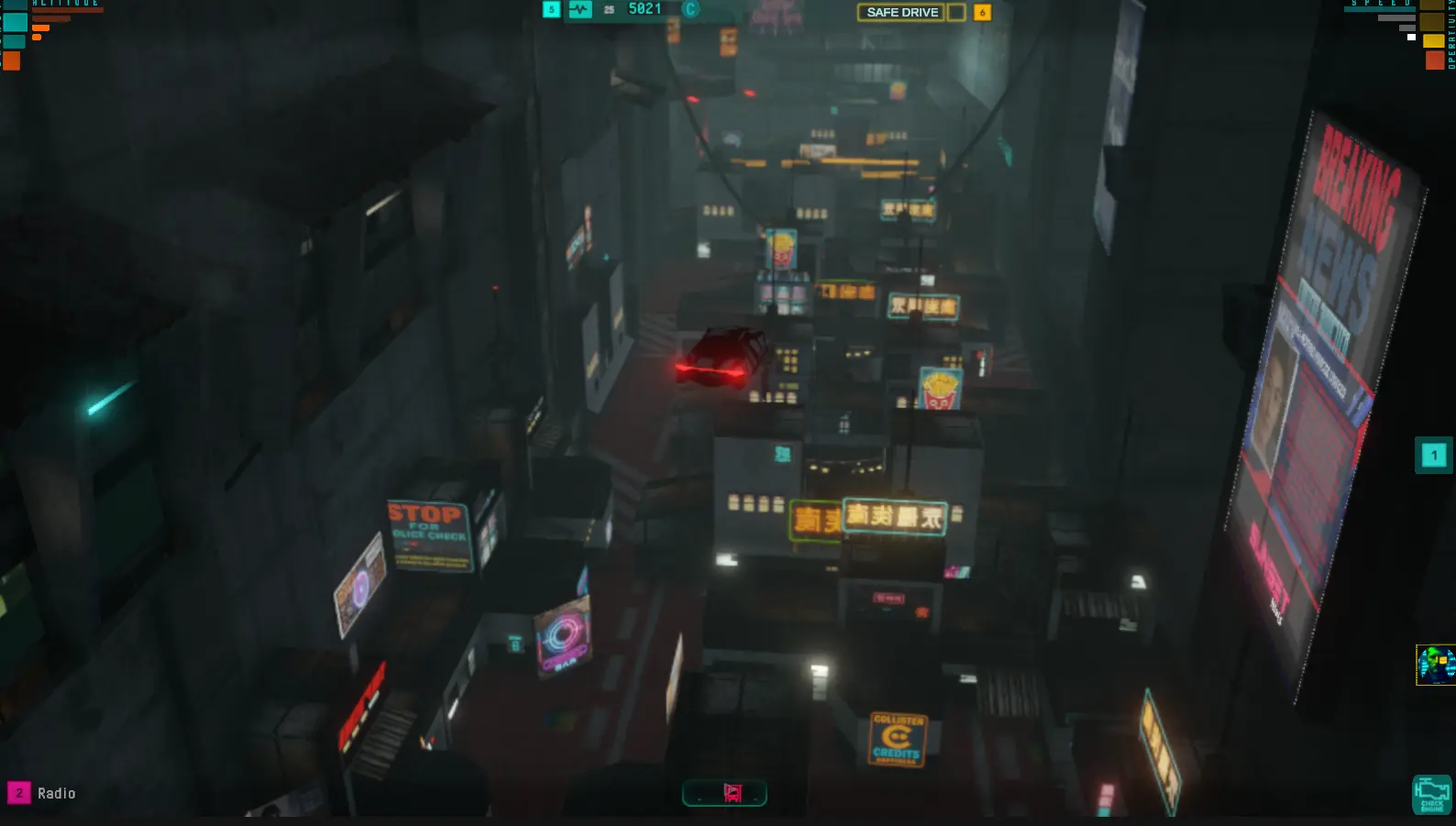The width and height of the screenshot is (1456, 826).
Task: Select the orange number 6 badge
Action: pos(982,12)
